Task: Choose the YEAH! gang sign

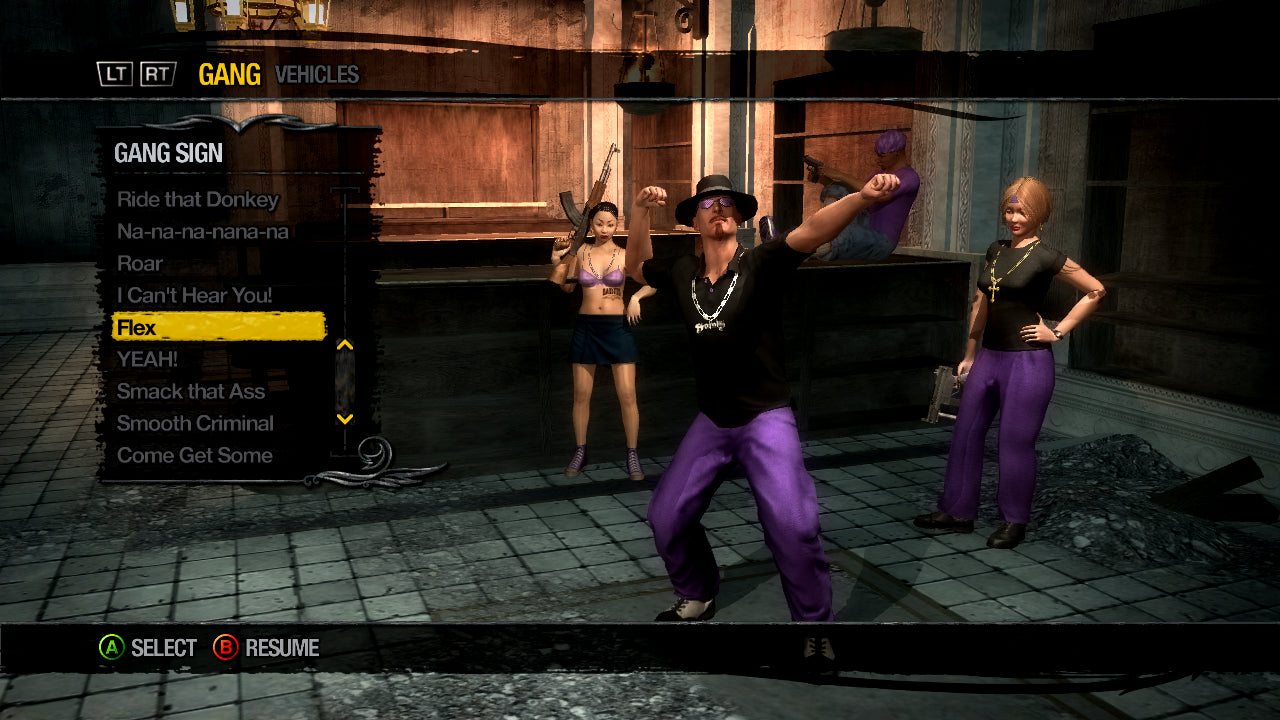Action: (x=147, y=359)
